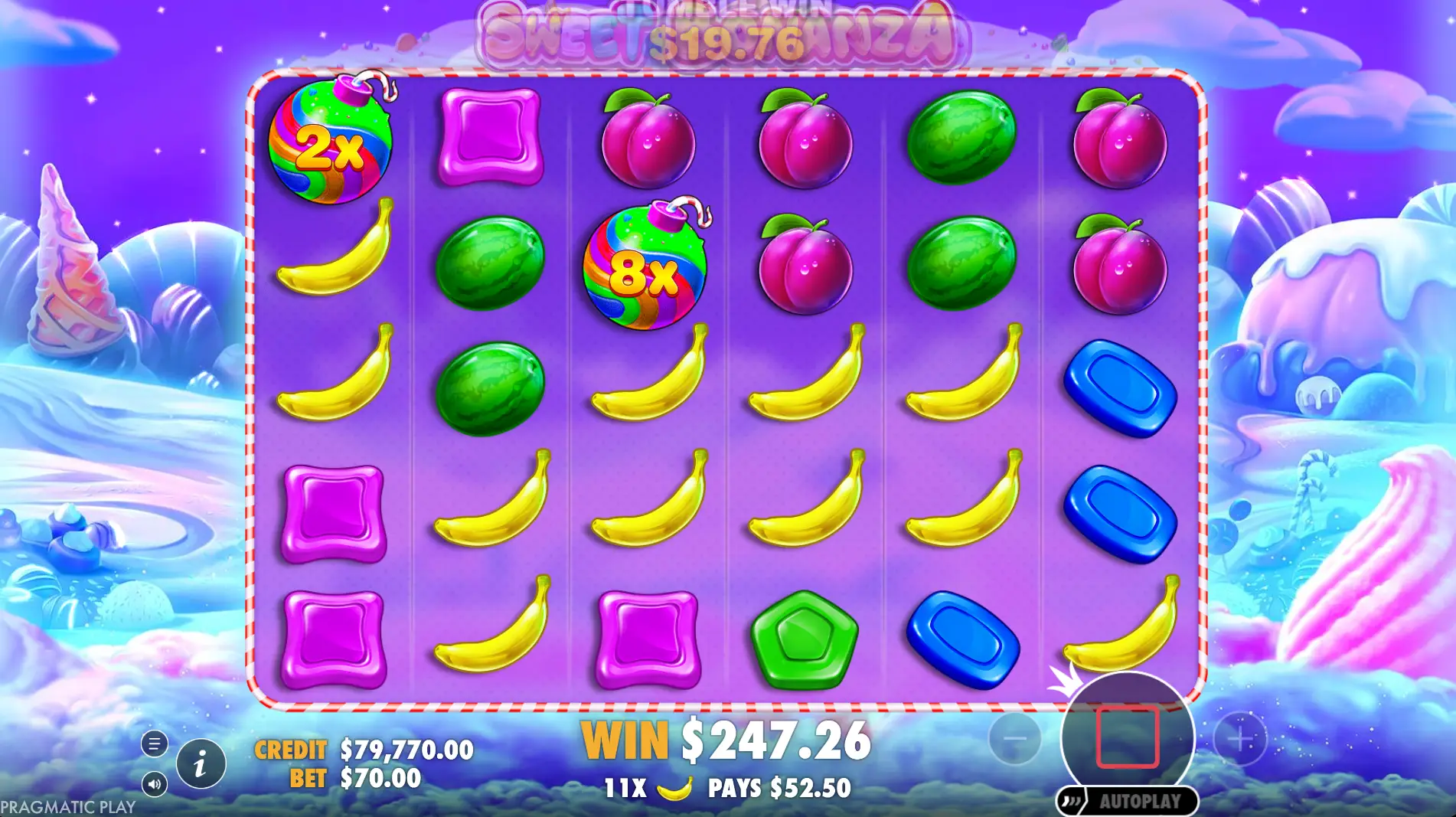The width and height of the screenshot is (1456, 817).
Task: Open the hamburger settings menu
Action: pyautogui.click(x=154, y=743)
